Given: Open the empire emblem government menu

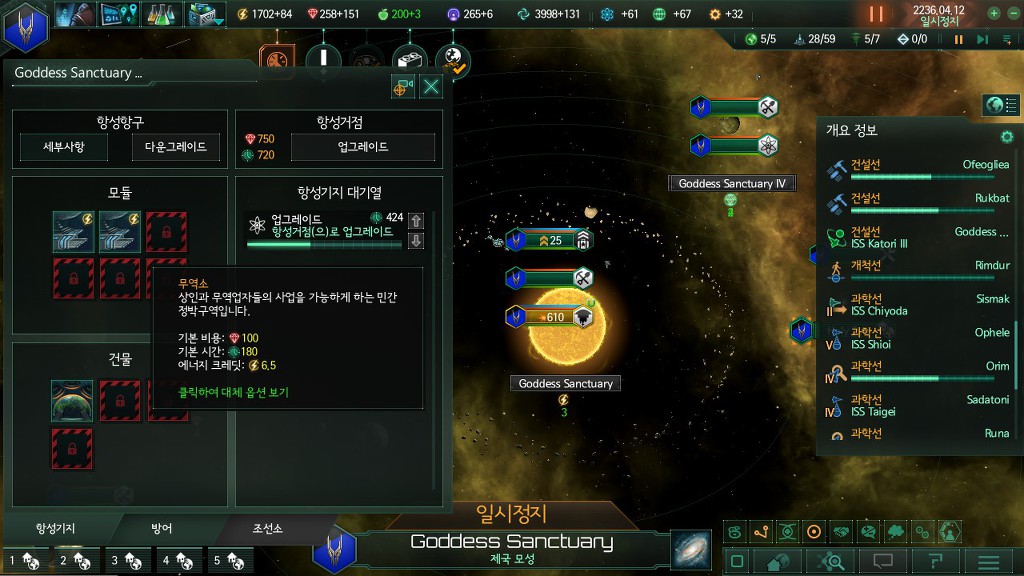Looking at the screenshot, I should [x=24, y=27].
